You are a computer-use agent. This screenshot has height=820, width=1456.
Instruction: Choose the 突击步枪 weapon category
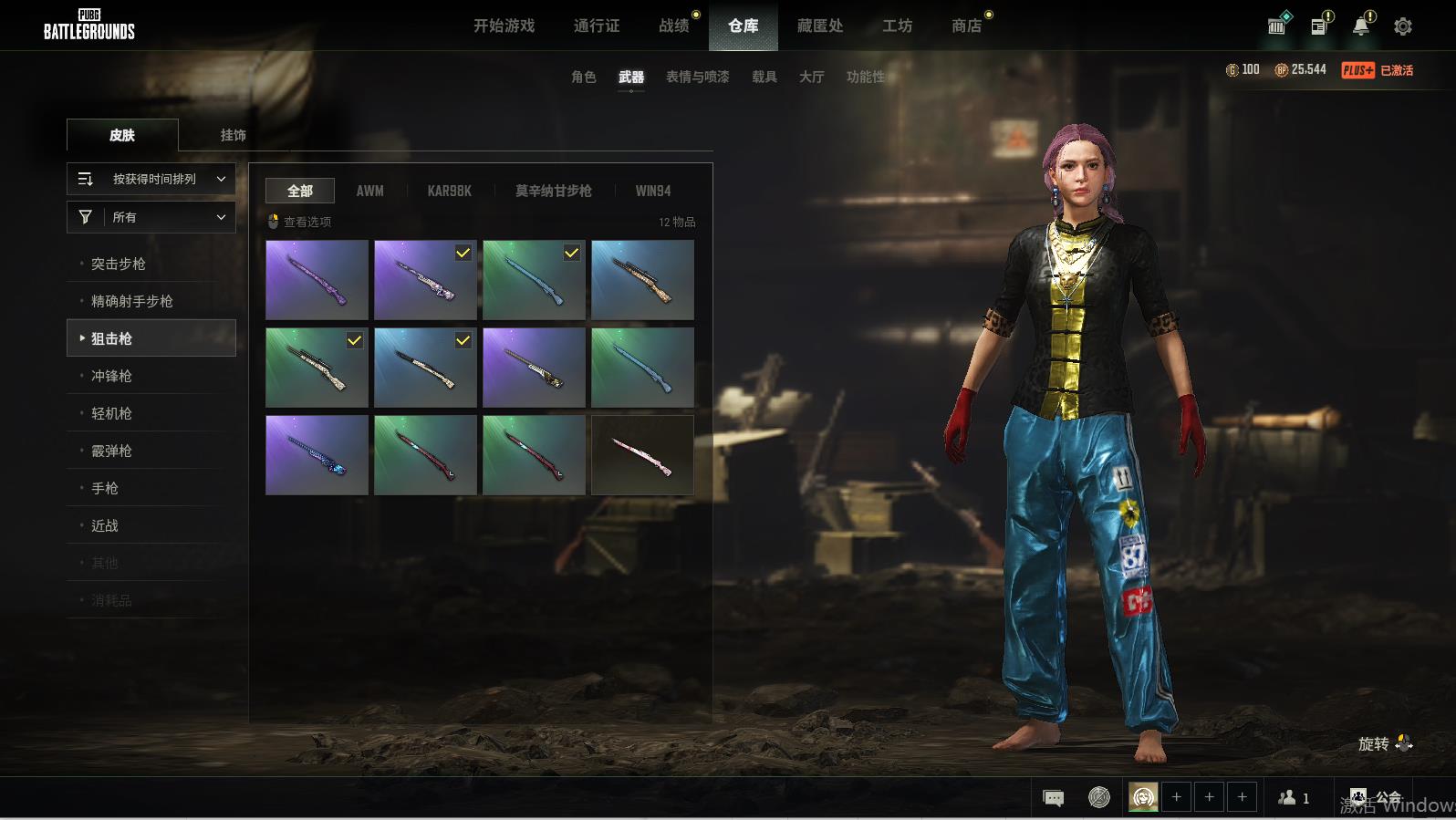pyautogui.click(x=119, y=264)
